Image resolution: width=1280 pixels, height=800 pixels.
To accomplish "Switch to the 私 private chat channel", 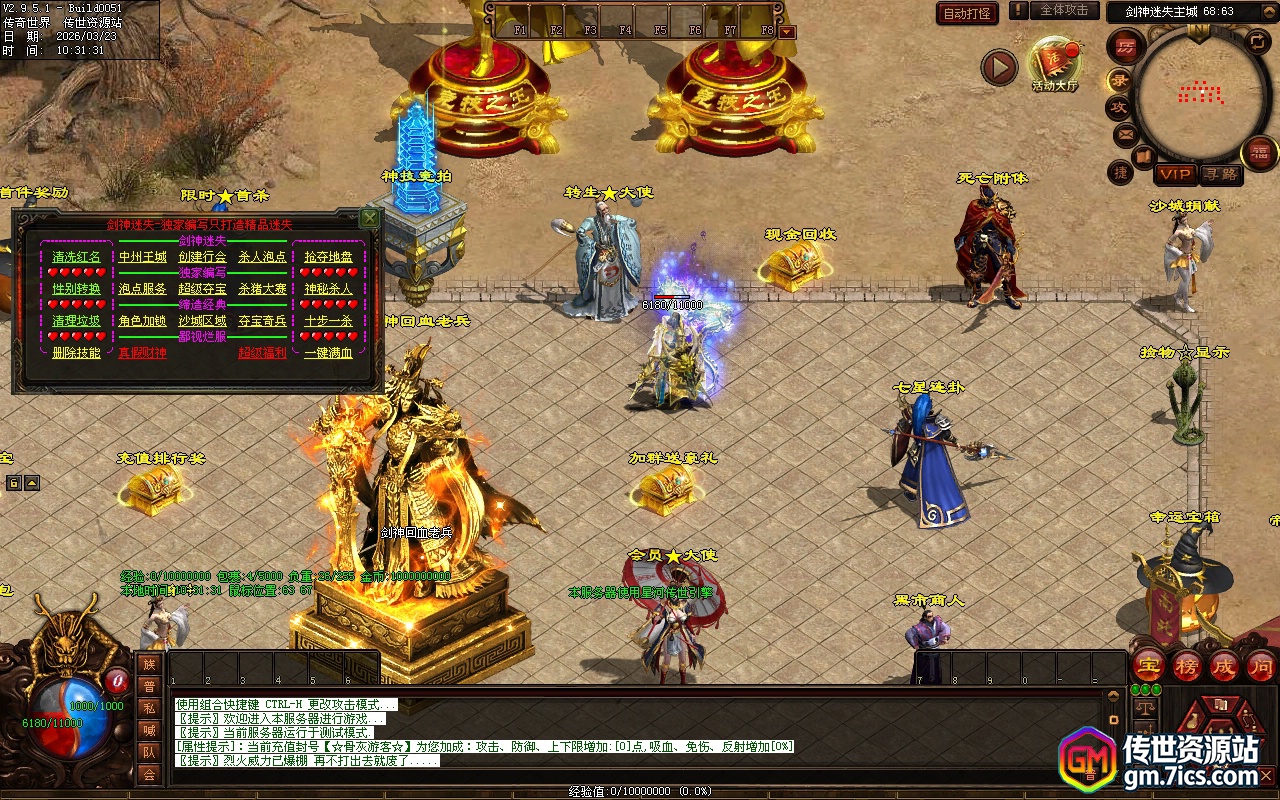I will point(149,709).
